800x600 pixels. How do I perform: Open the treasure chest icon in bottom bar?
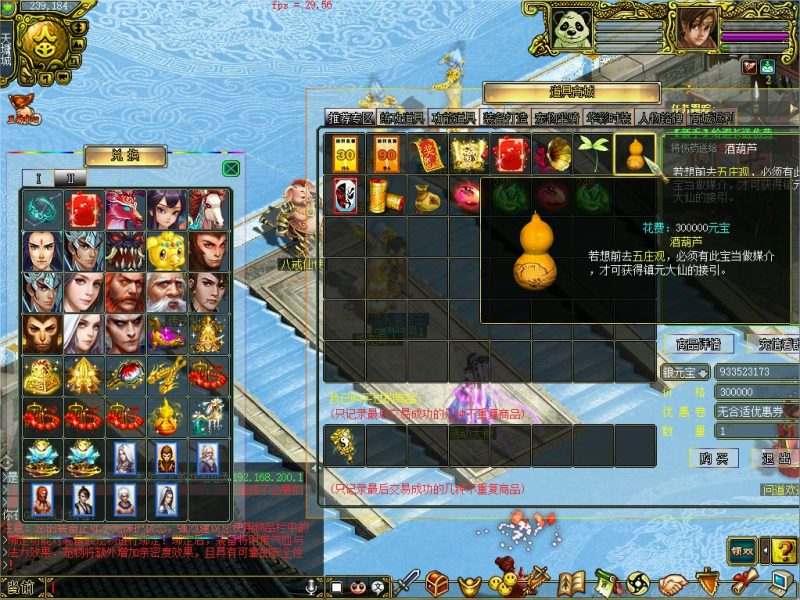click(436, 582)
